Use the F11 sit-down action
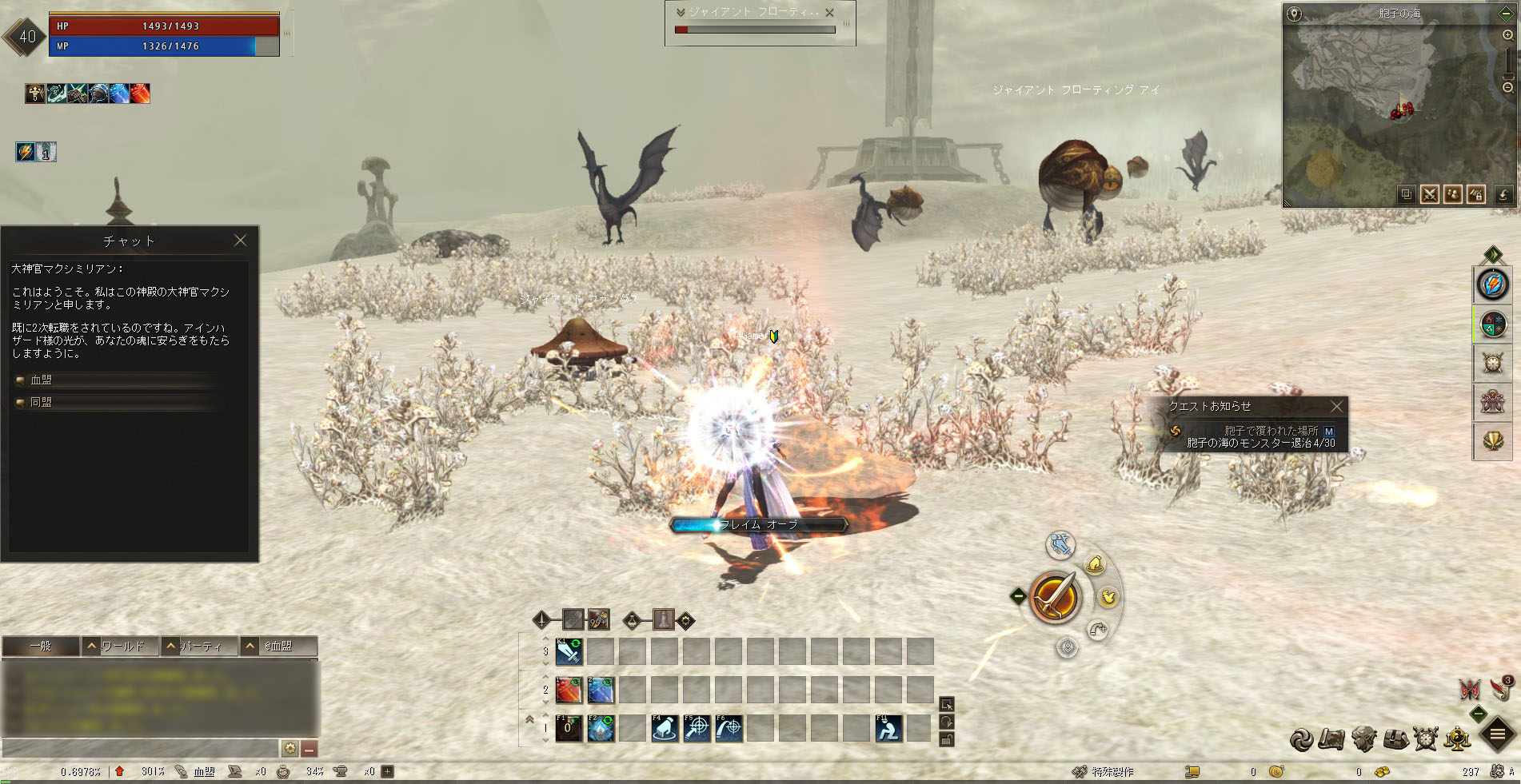The width and height of the screenshot is (1521, 784). [888, 728]
